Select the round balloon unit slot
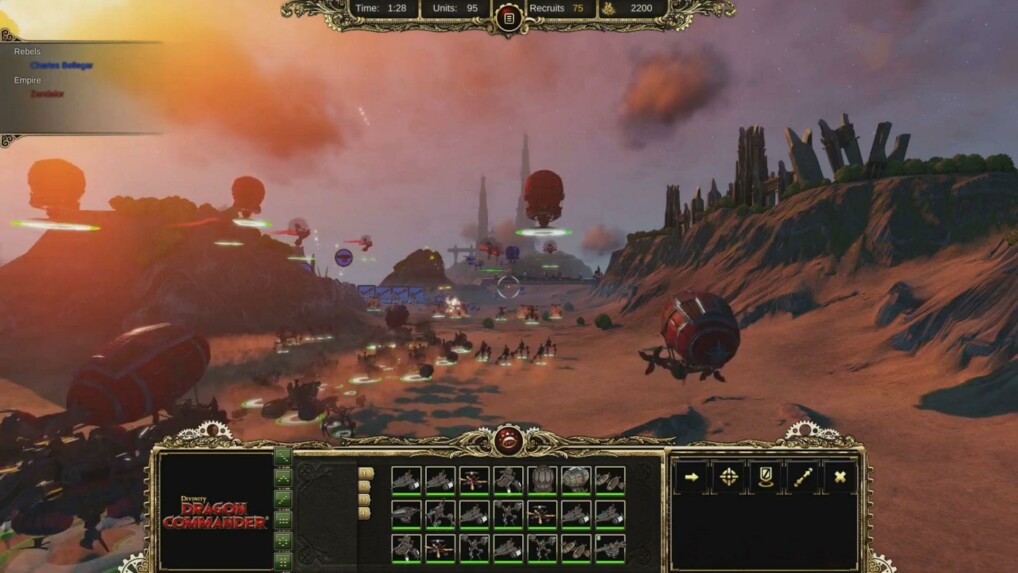Image resolution: width=1018 pixels, height=573 pixels. click(542, 480)
